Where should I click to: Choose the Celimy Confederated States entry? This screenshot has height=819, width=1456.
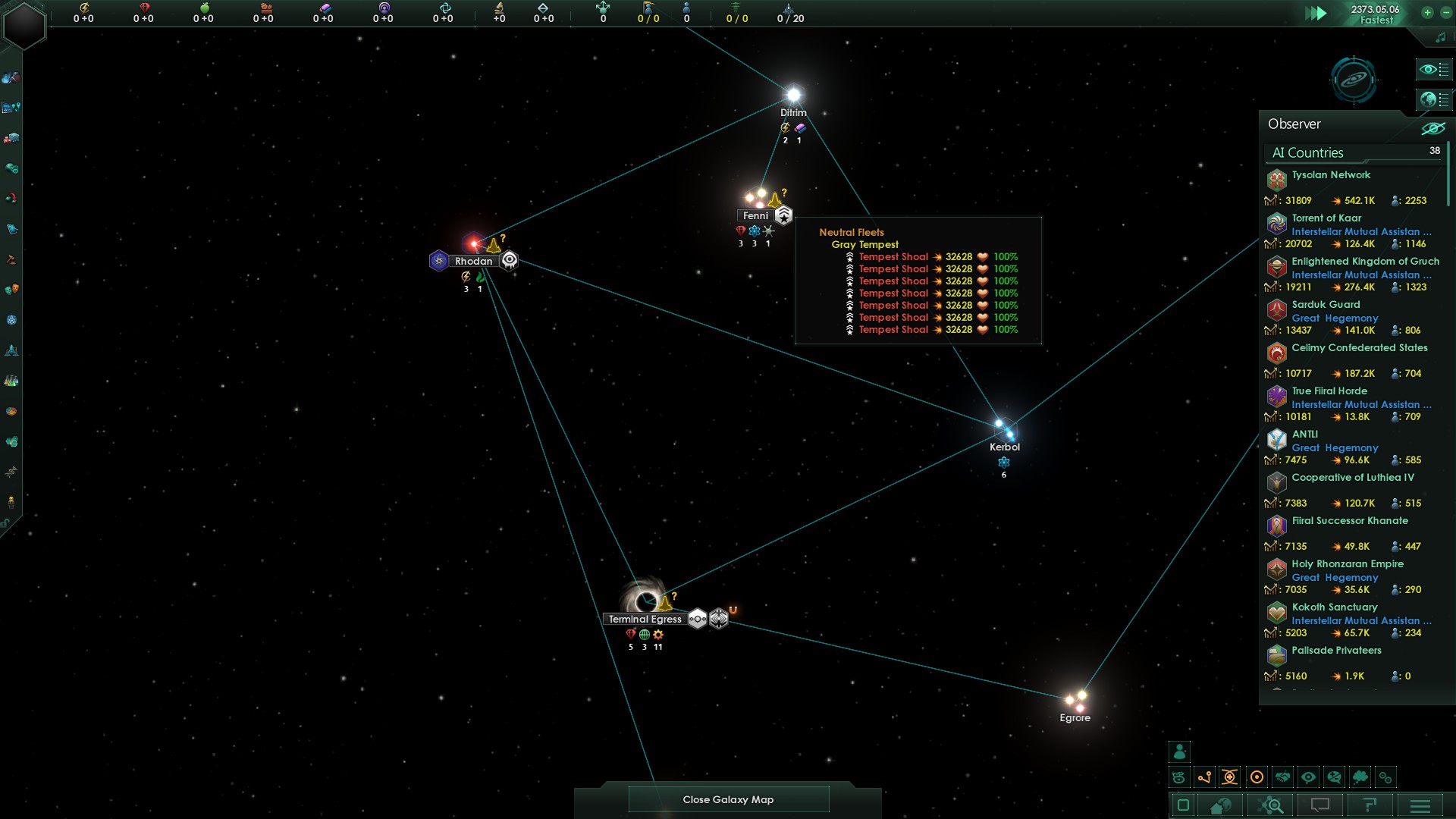(x=1359, y=348)
